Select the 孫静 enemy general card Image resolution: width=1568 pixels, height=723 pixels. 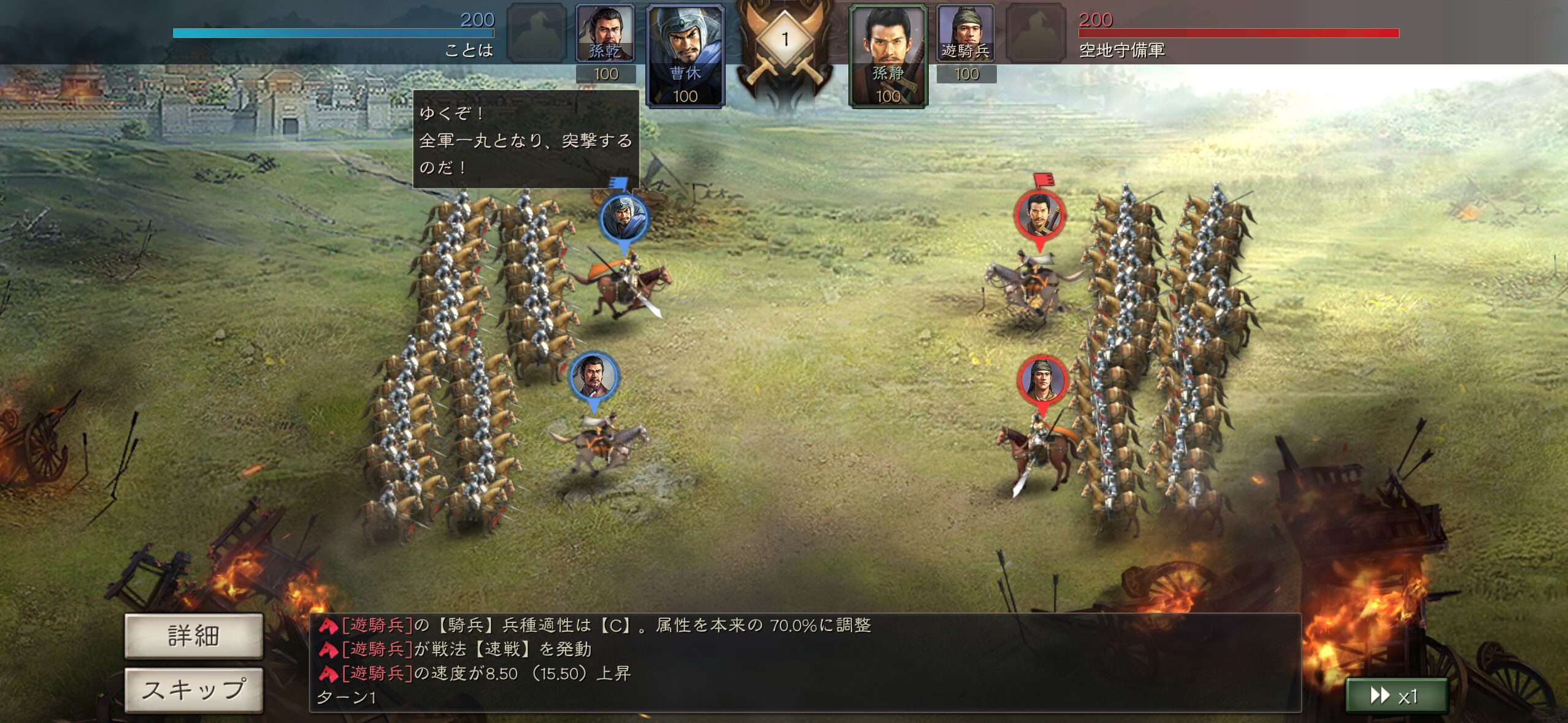(x=888, y=56)
